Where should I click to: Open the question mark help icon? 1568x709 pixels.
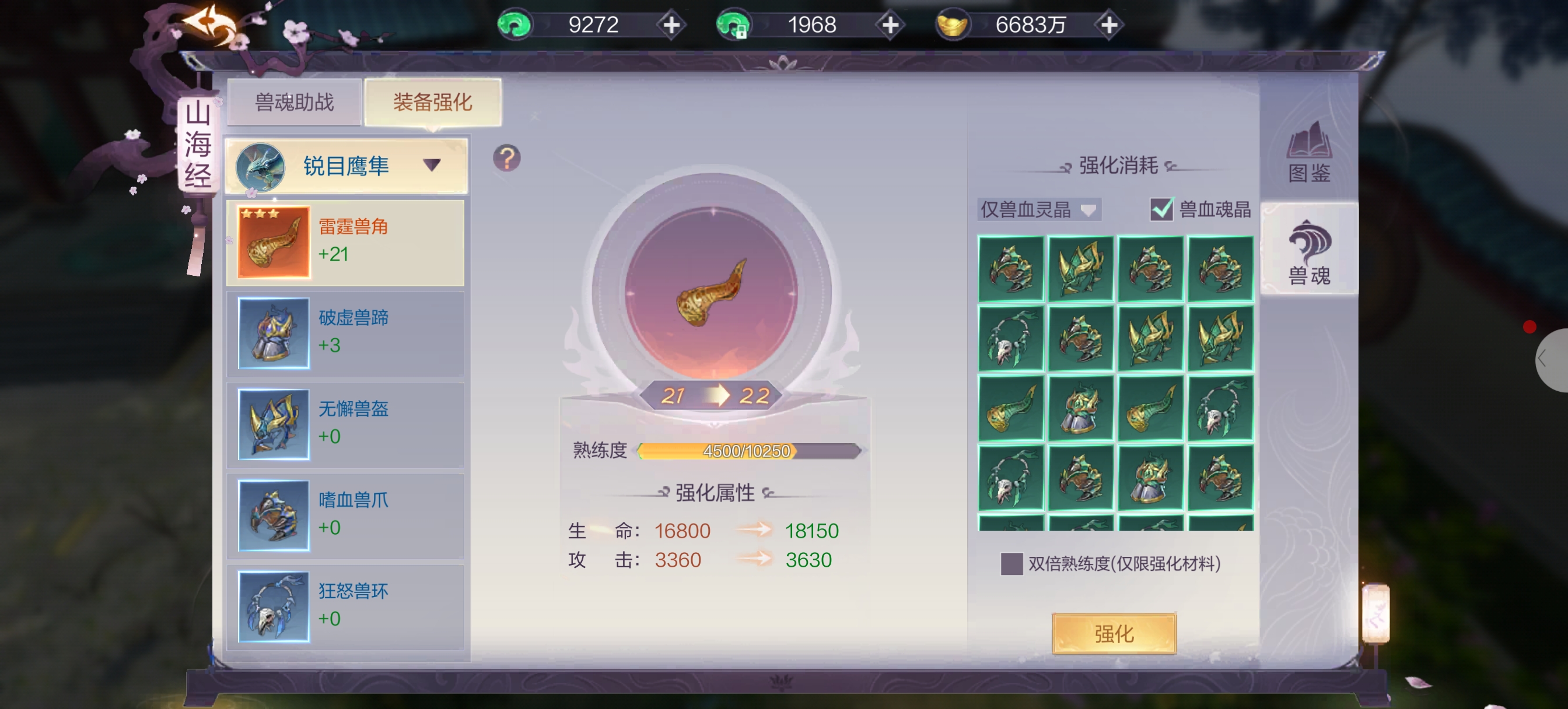pos(506,158)
